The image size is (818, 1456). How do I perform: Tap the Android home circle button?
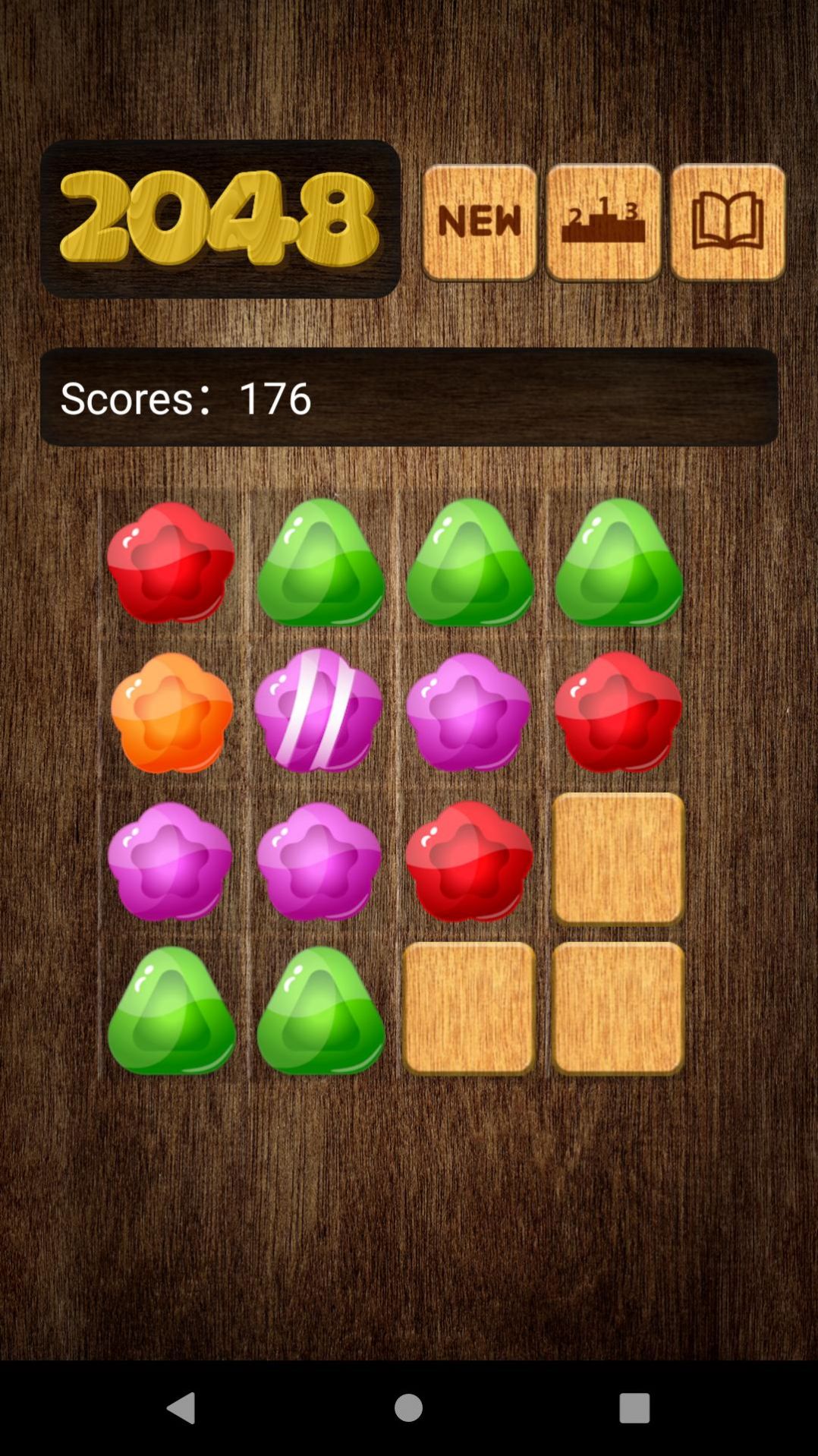pyautogui.click(x=408, y=1407)
